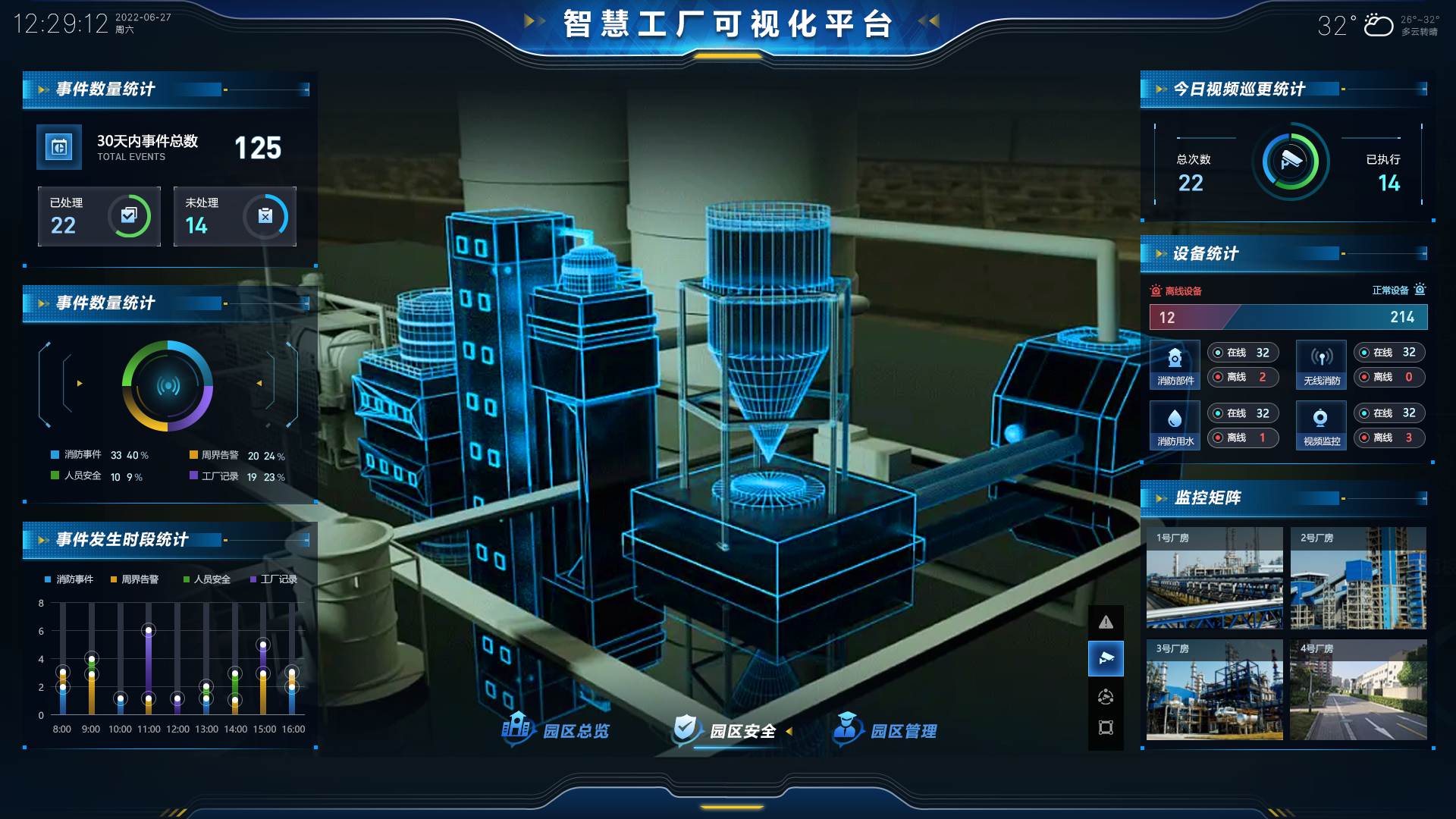The height and width of the screenshot is (819, 1456).
Task: Click the warning triangle toolbar icon
Action: click(x=1106, y=623)
